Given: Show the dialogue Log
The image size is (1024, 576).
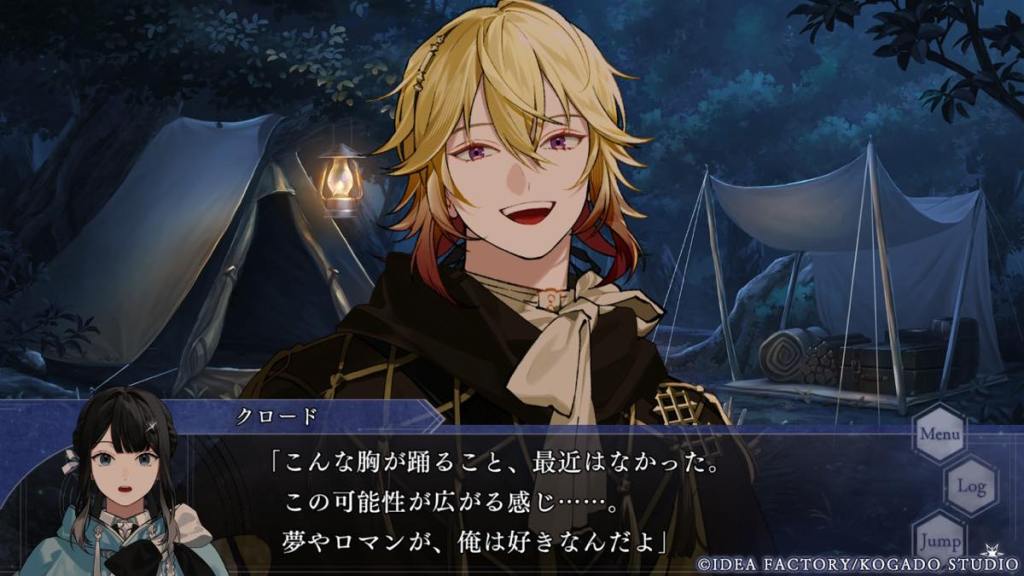Looking at the screenshot, I should click(x=971, y=486).
